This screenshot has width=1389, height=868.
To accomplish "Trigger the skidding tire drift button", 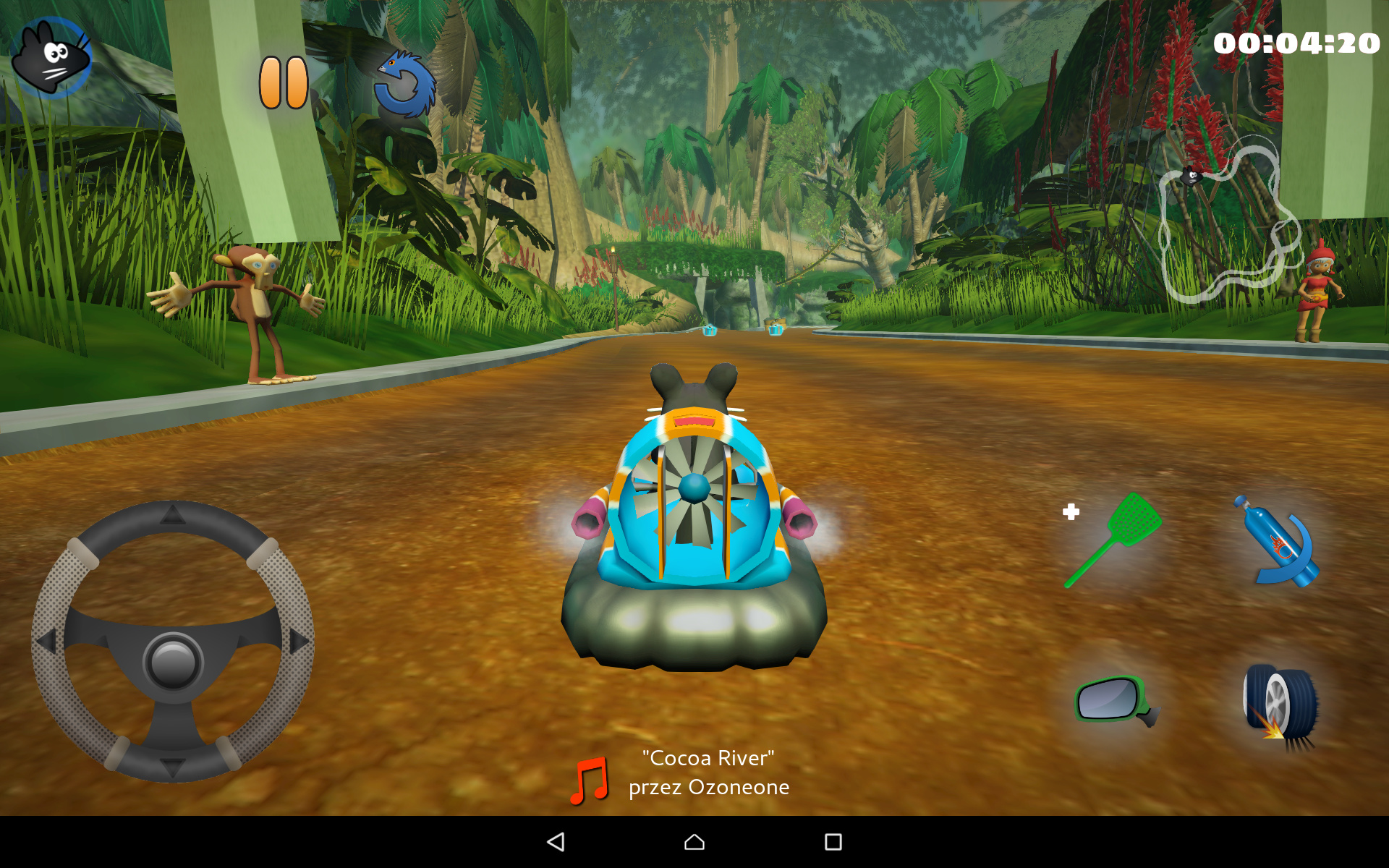I will click(1280, 705).
